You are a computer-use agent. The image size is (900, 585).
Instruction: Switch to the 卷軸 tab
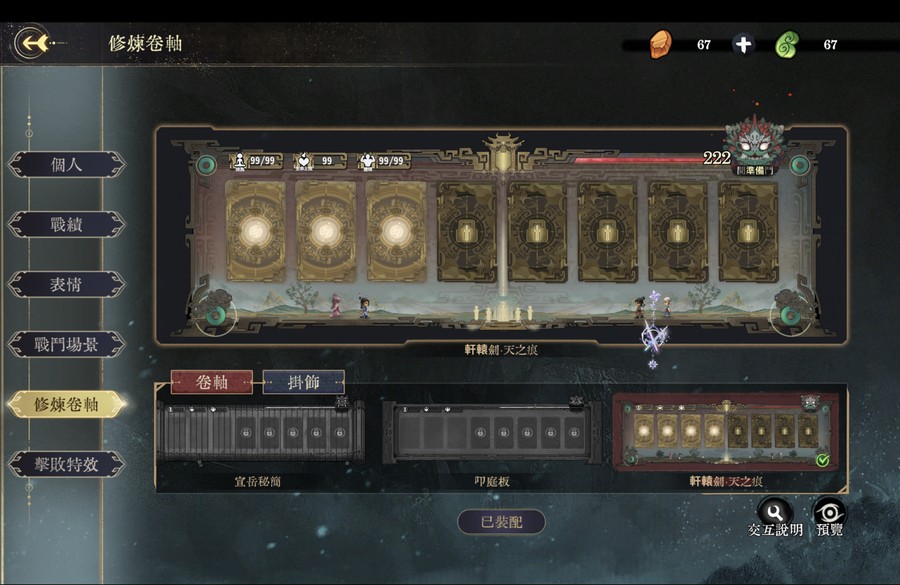point(211,382)
